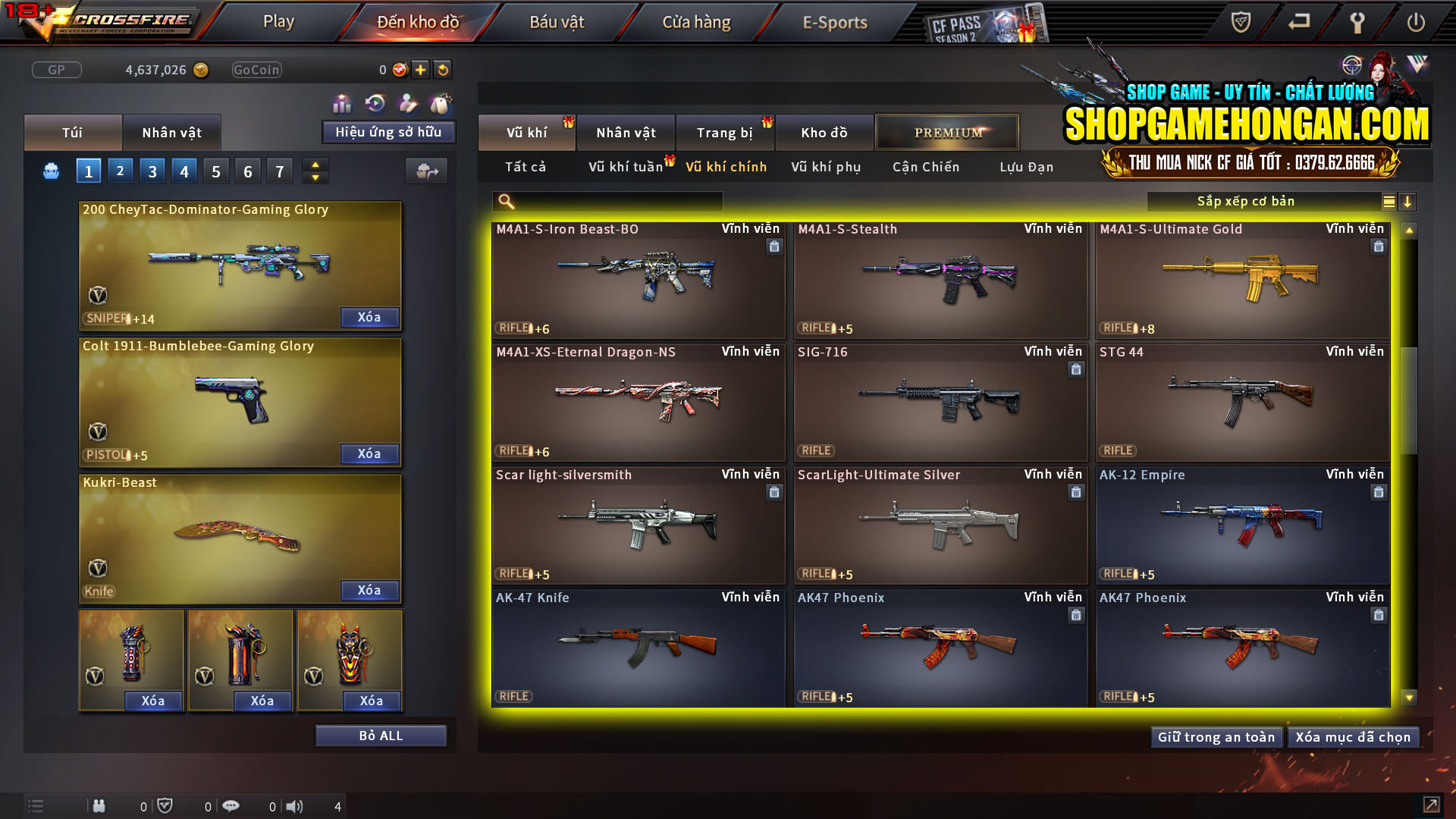Viewport: 1456px width, 819px height.
Task: Open the character edit icon
Action: coord(407,104)
